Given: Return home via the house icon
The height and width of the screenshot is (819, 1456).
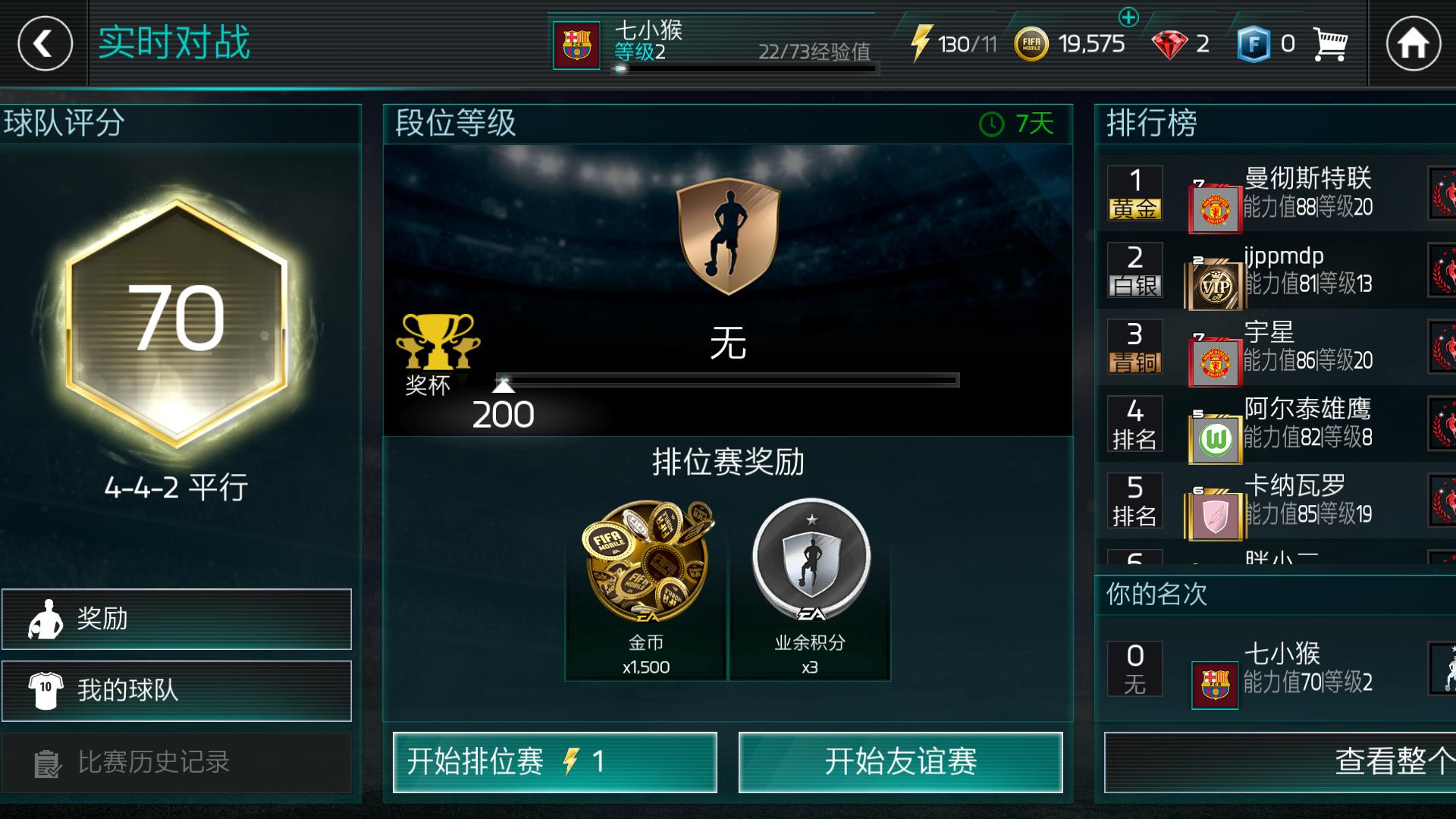Looking at the screenshot, I should [x=1414, y=44].
